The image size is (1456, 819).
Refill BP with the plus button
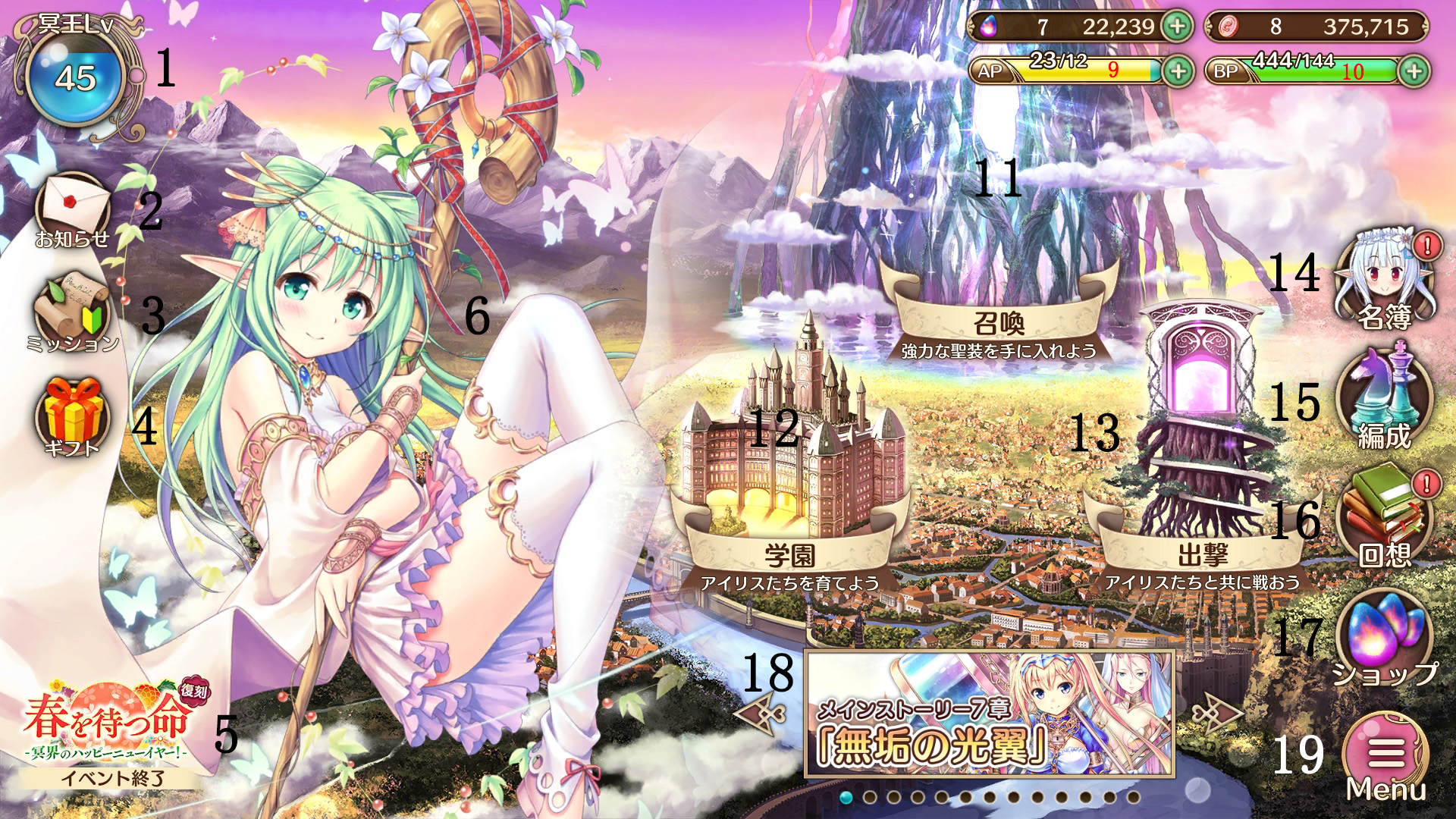[x=1414, y=71]
